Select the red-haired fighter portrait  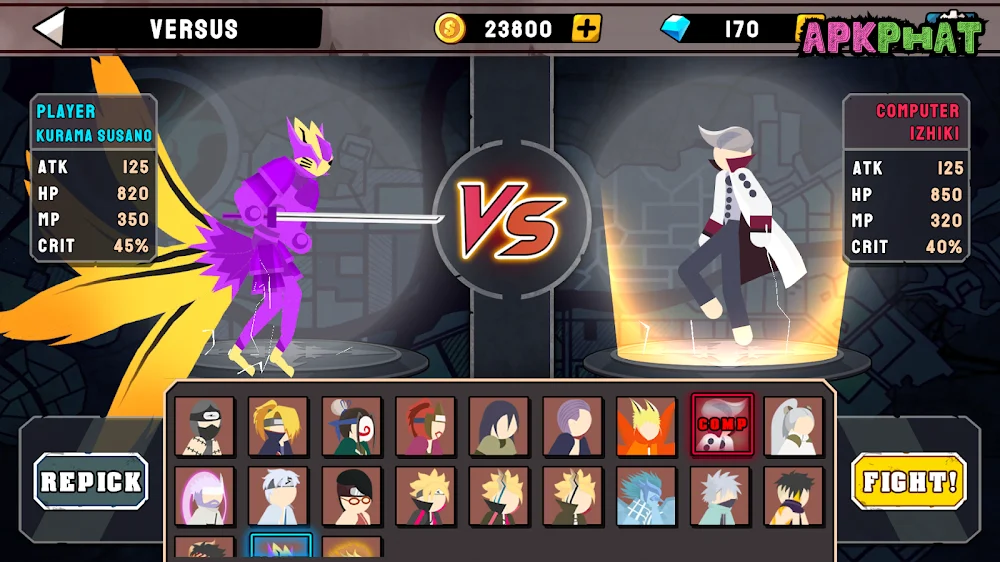(426, 427)
